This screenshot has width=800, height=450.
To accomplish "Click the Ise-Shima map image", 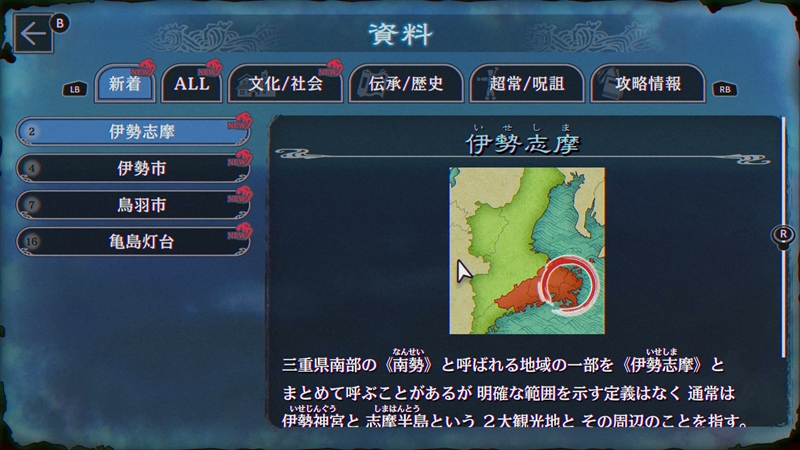I will [526, 250].
